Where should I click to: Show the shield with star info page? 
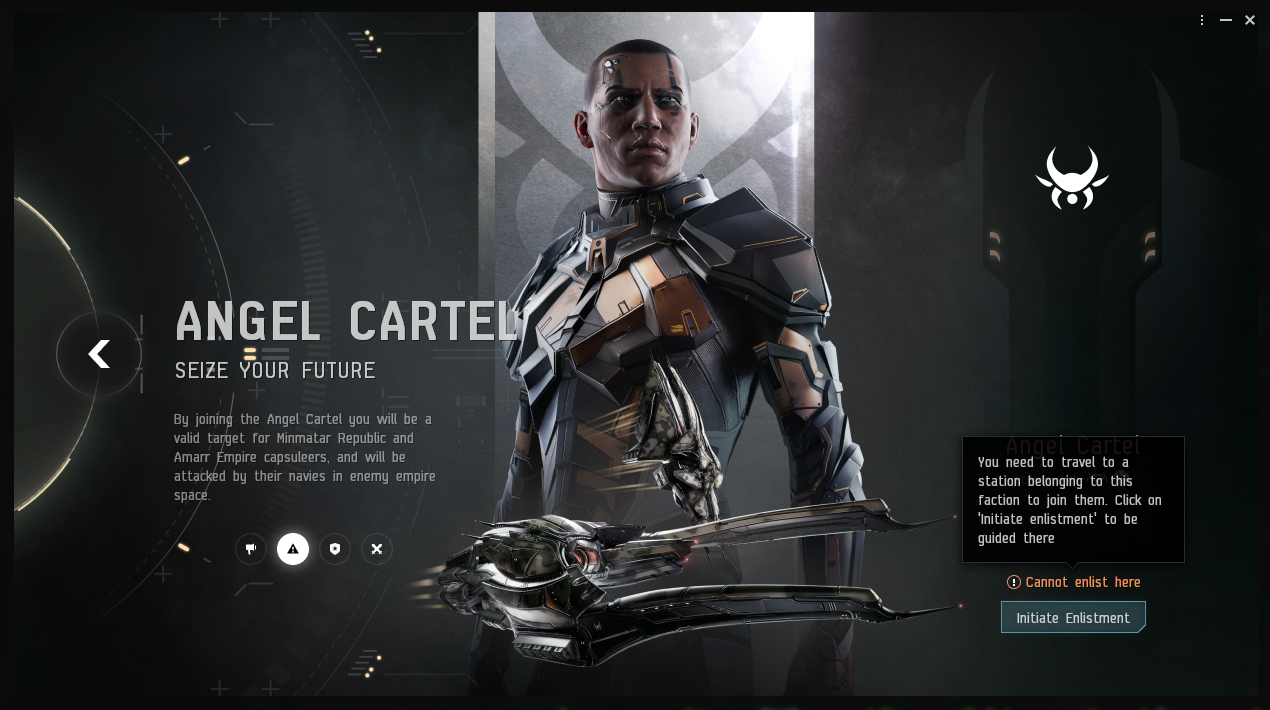point(335,549)
